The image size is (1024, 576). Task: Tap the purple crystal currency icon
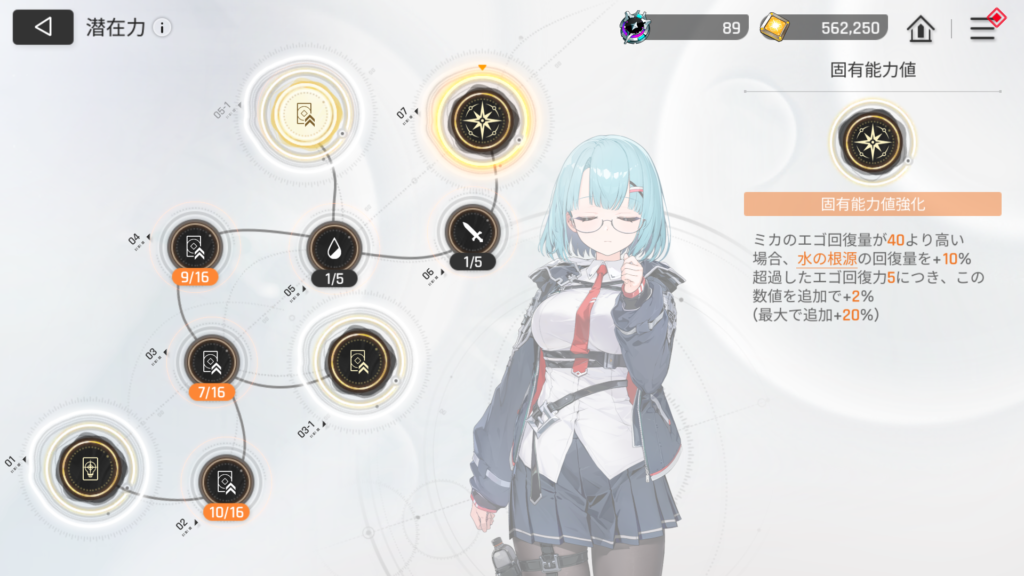click(636, 27)
